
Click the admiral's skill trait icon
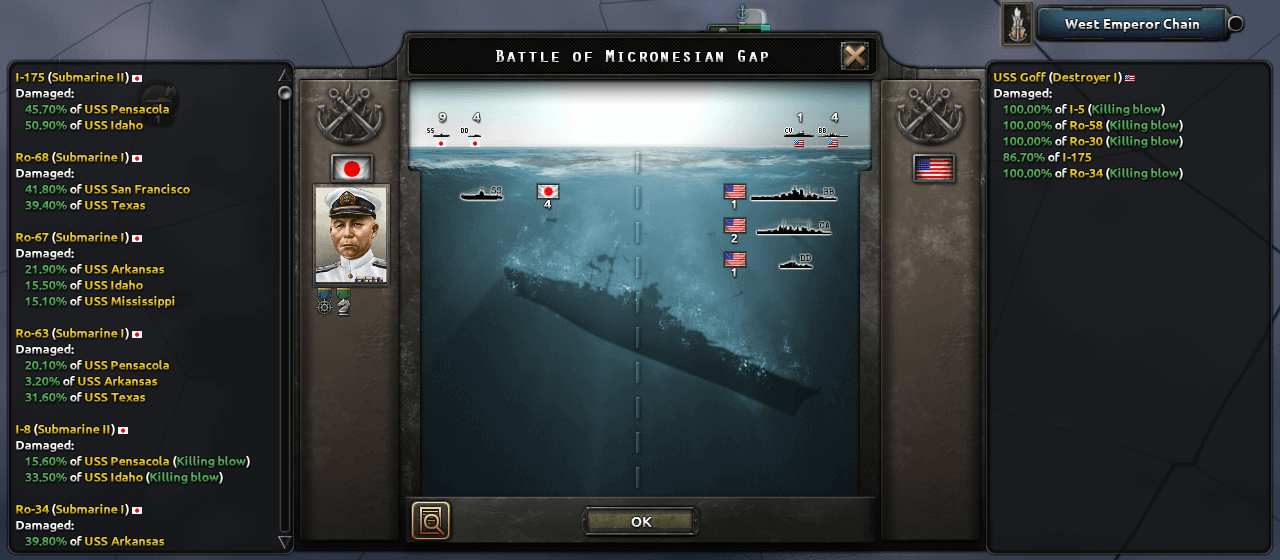324,301
